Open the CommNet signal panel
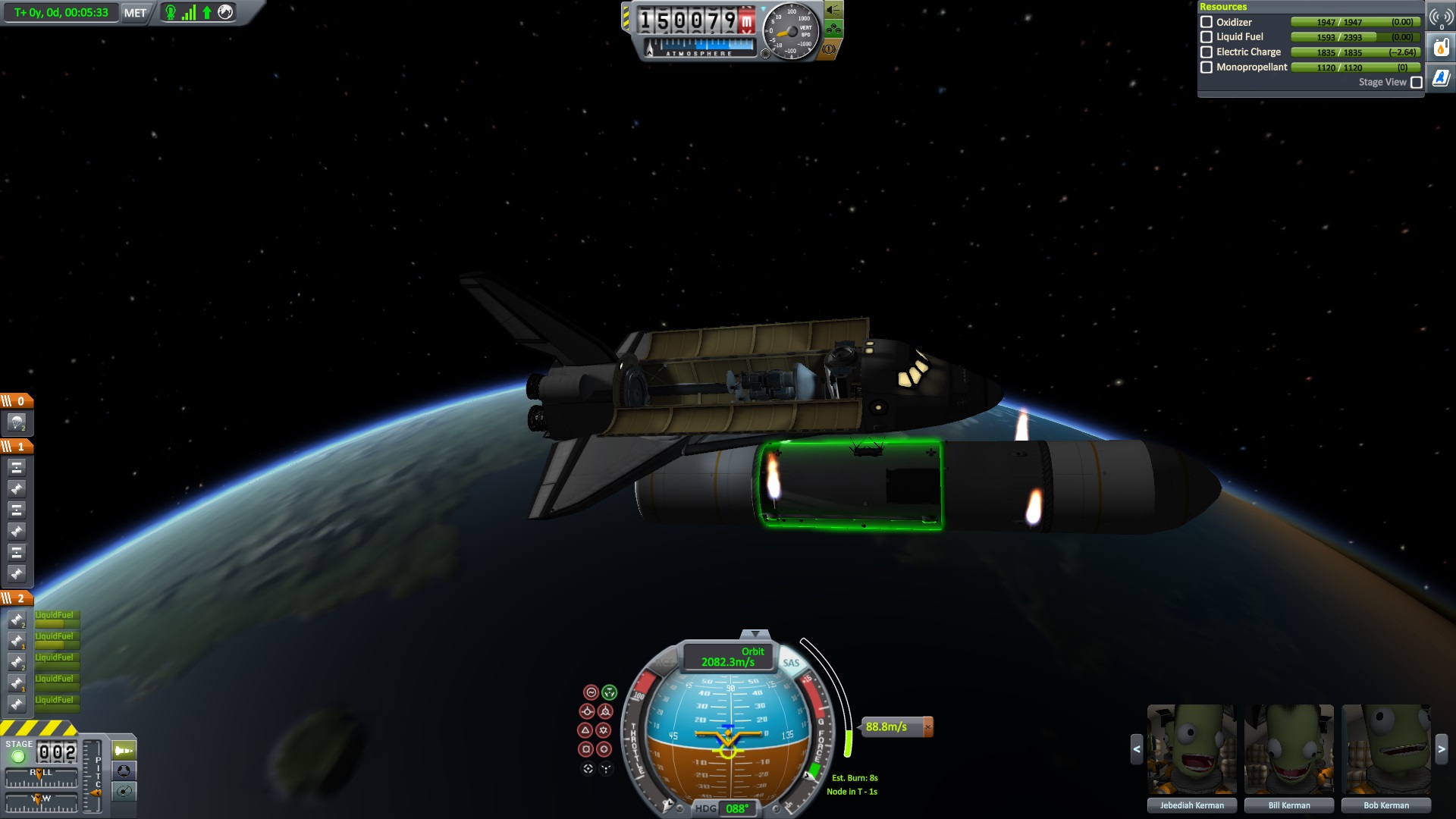Image resolution: width=1456 pixels, height=819 pixels. (1441, 17)
